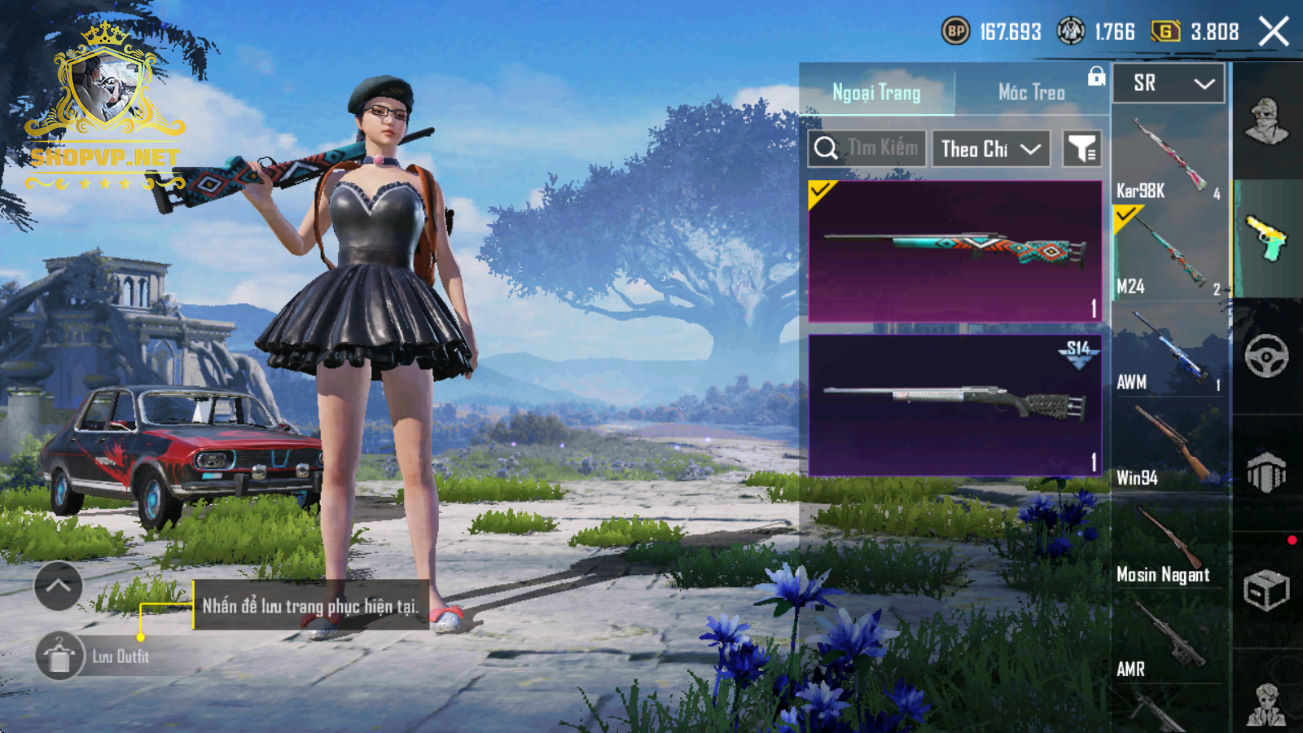Choose Win94 from the weapon list
This screenshot has height=733, width=1303.
coord(1168,445)
